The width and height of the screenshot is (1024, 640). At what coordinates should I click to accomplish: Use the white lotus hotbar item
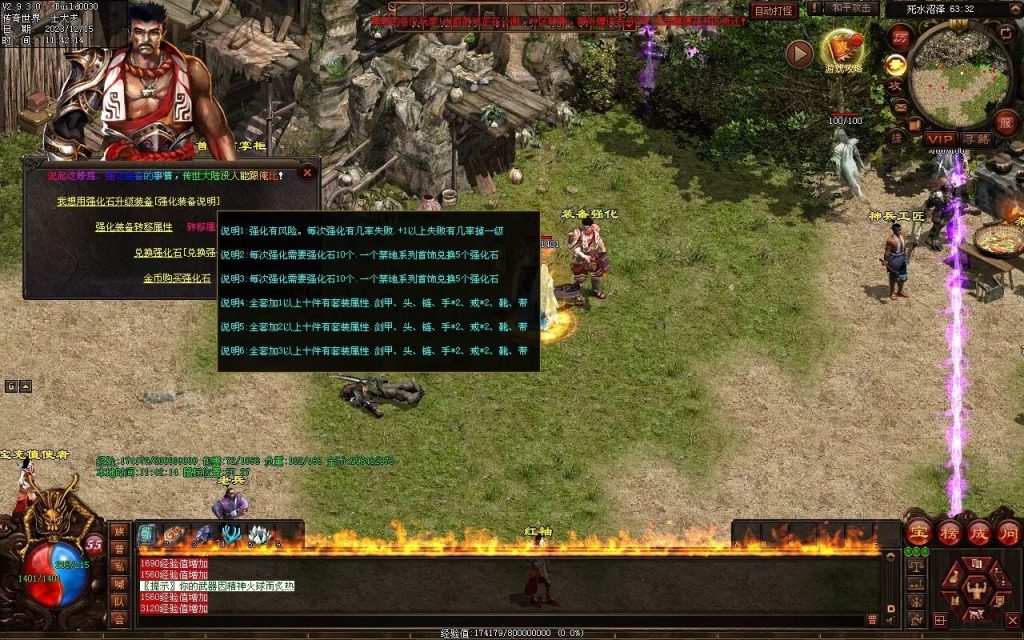(259, 535)
